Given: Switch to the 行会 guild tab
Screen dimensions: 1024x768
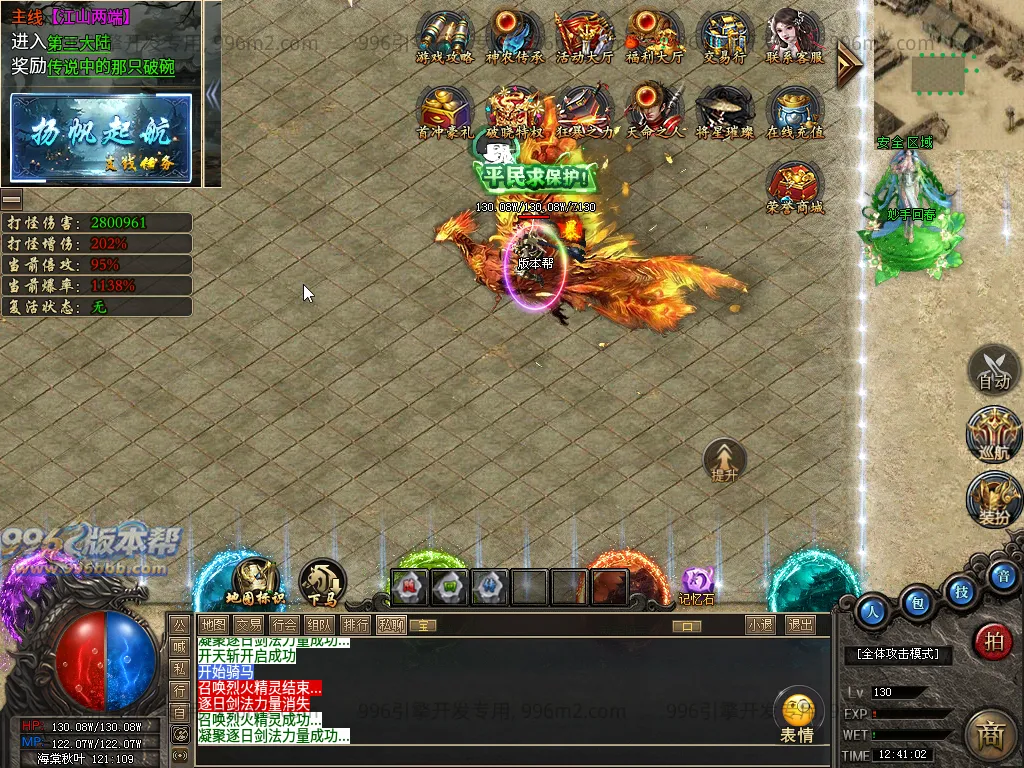Looking at the screenshot, I should tap(284, 625).
